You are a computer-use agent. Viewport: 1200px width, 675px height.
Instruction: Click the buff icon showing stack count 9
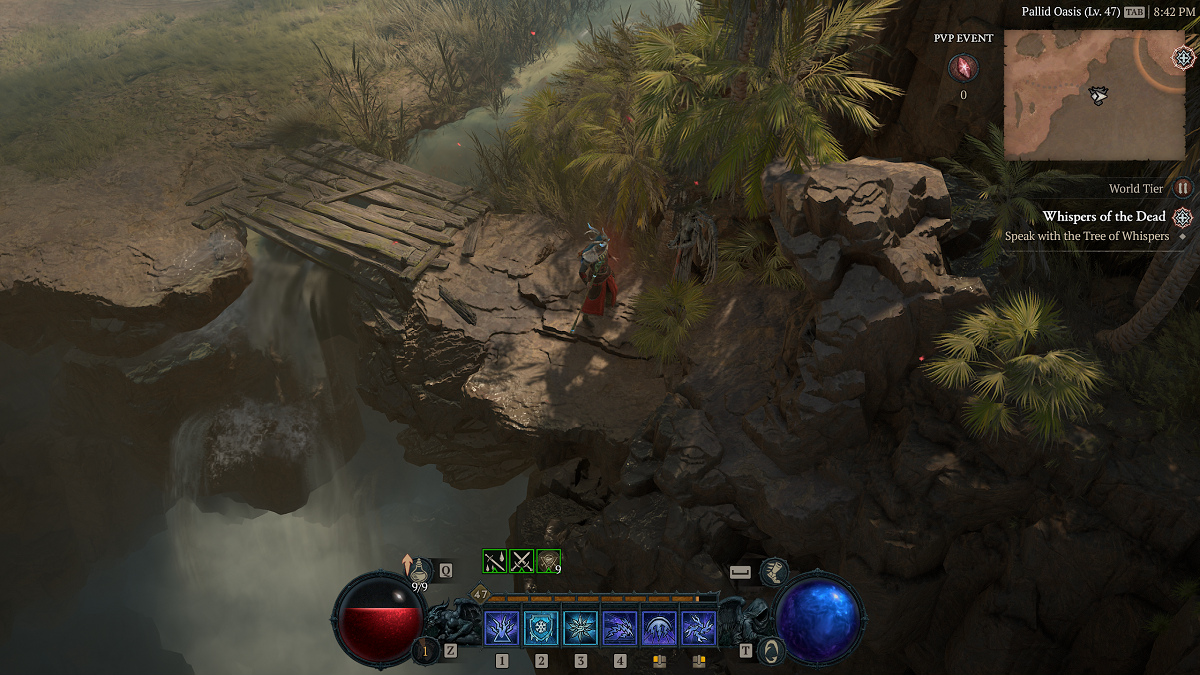548,561
